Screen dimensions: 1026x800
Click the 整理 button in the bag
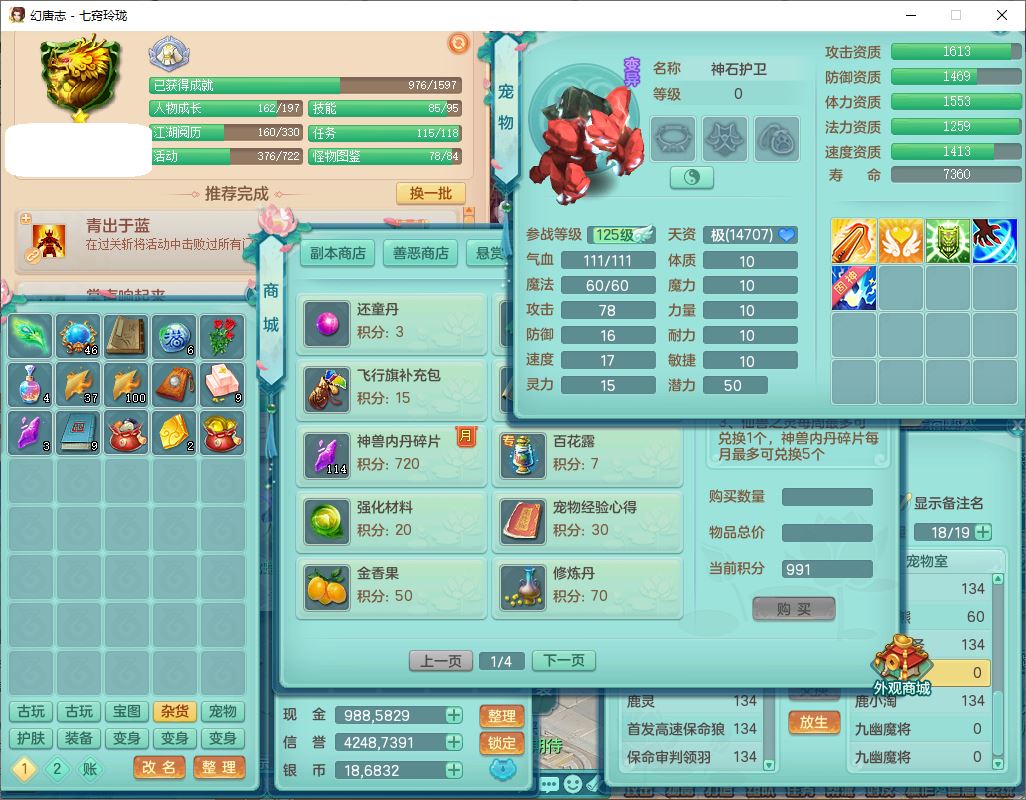coord(218,767)
